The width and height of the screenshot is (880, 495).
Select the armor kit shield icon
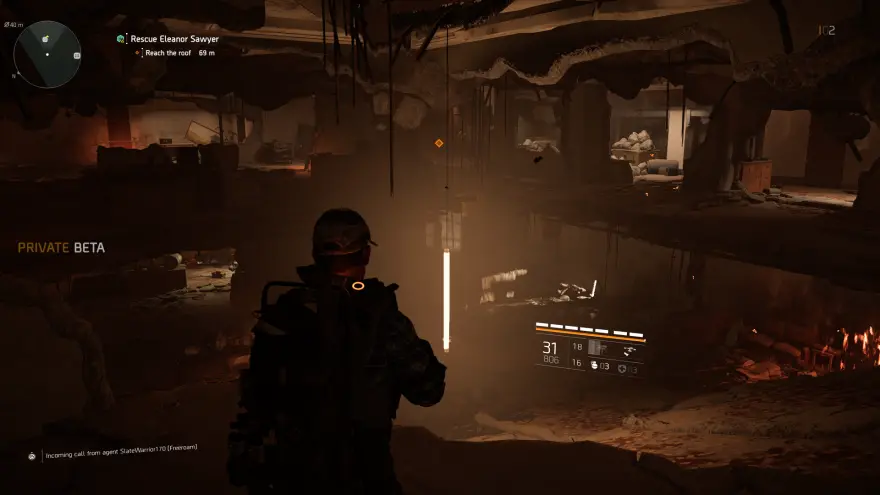point(621,367)
